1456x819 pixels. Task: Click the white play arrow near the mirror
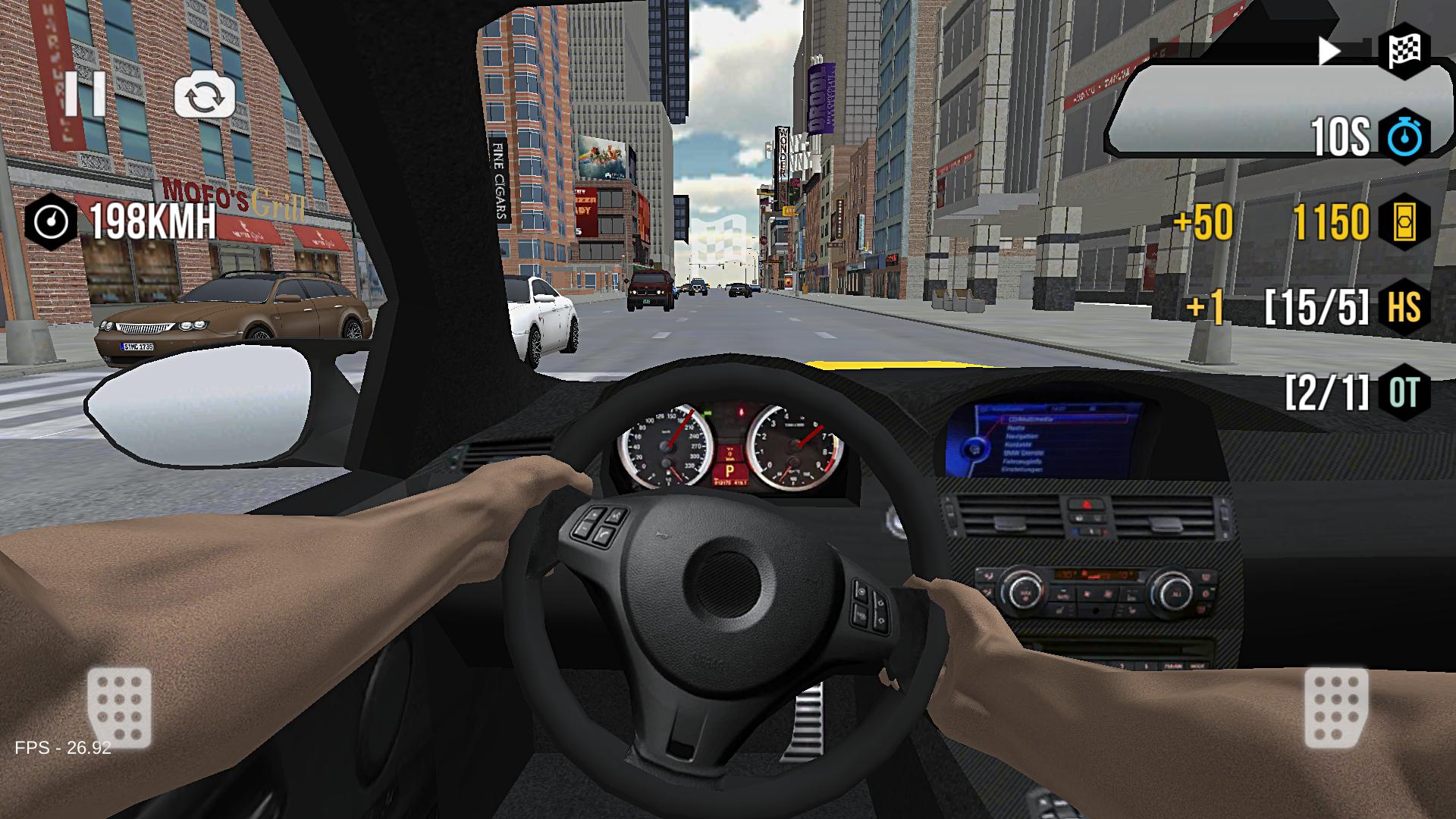point(1328,52)
